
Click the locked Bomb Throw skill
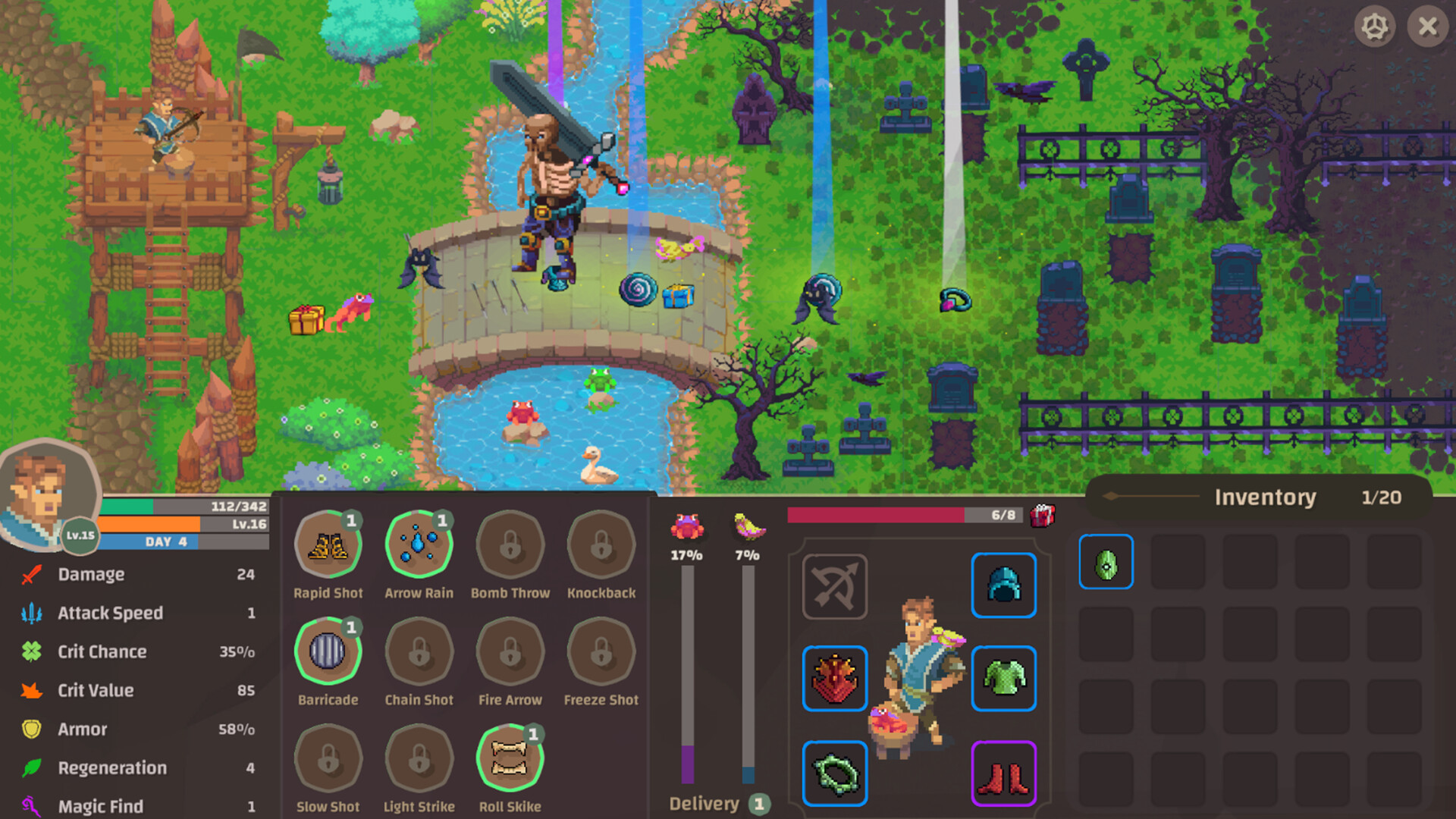510,543
